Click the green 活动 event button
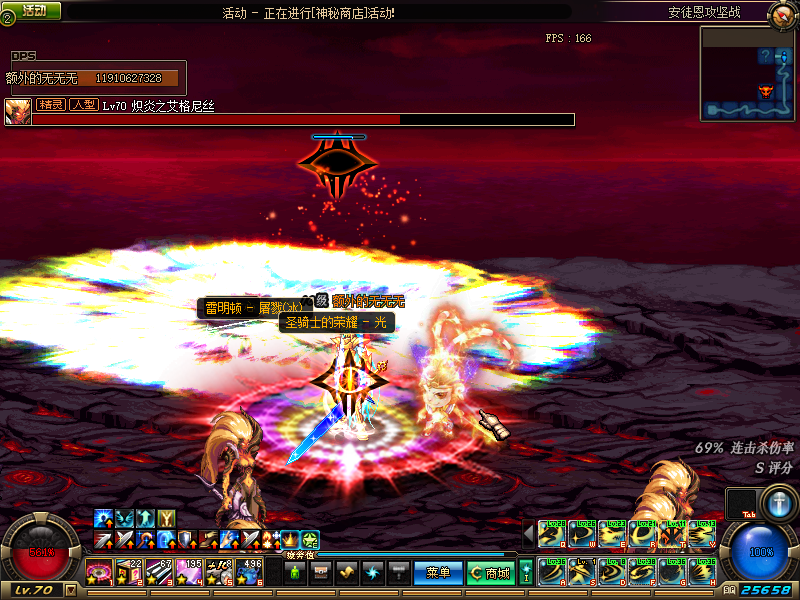 pos(32,10)
